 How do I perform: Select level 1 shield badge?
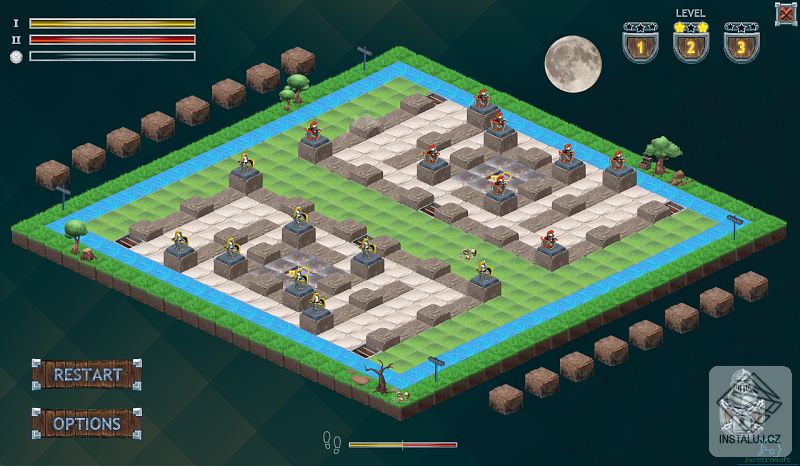pyautogui.click(x=640, y=44)
